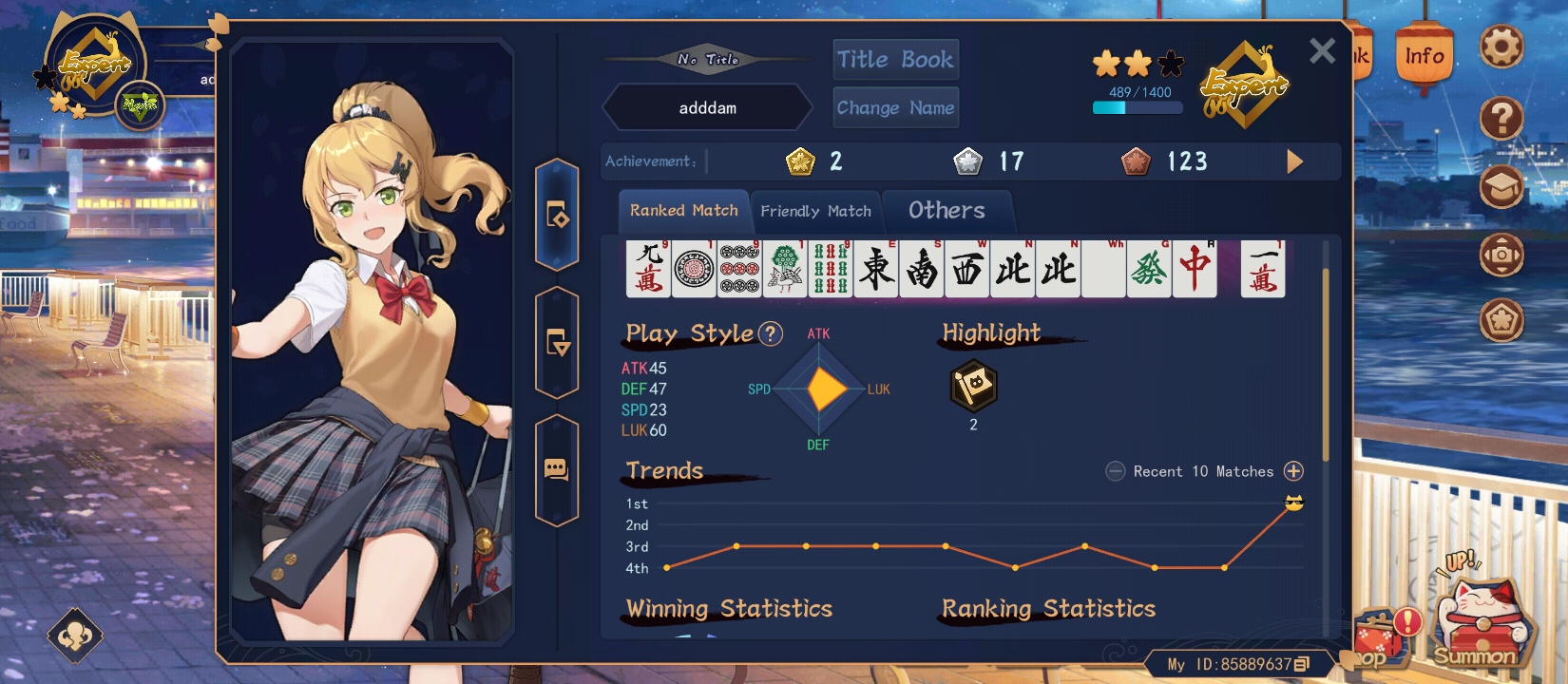The width and height of the screenshot is (1568, 684).
Task: Switch to the Friendly Match tab
Action: (x=815, y=211)
